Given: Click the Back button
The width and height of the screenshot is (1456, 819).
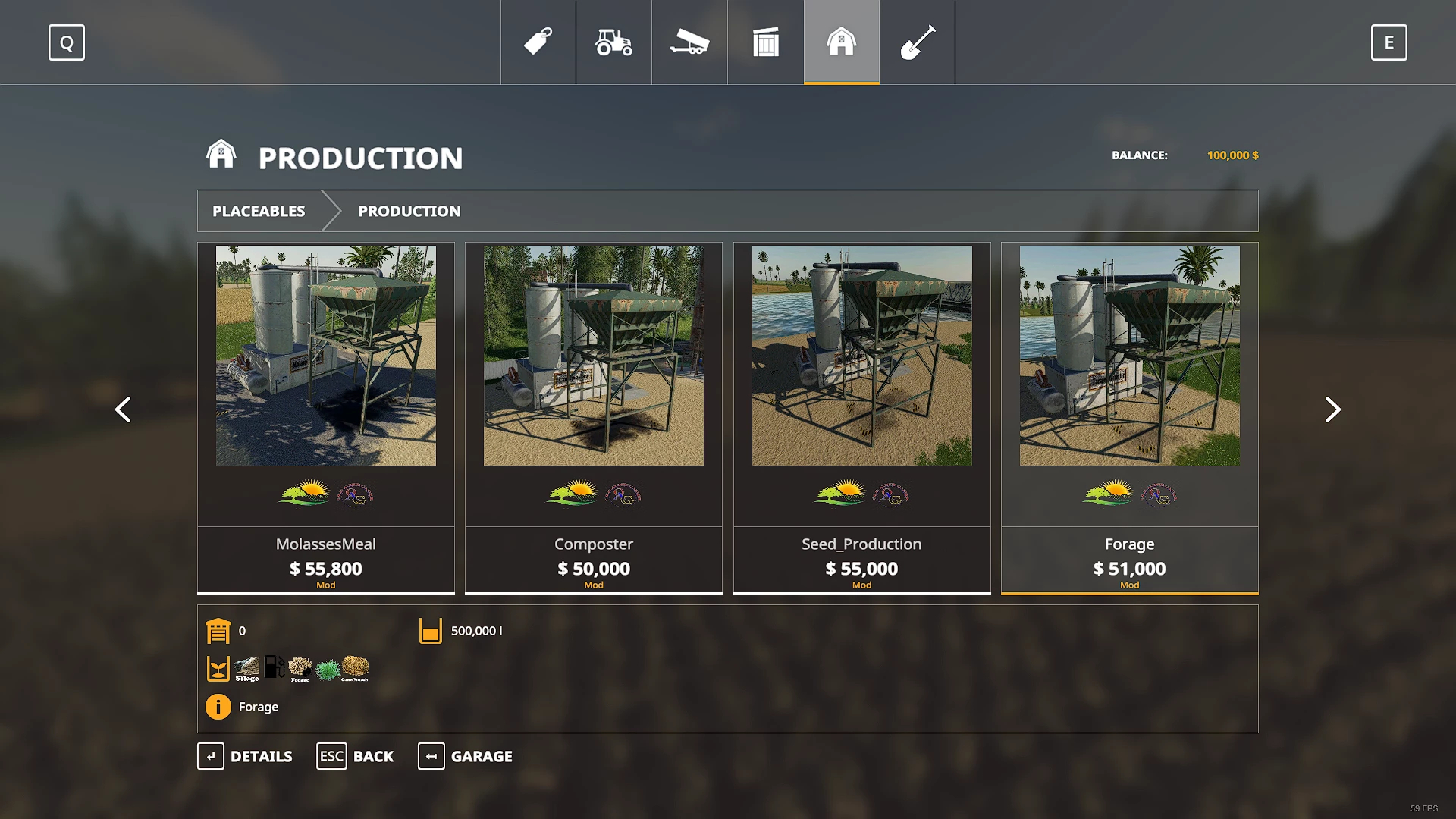Looking at the screenshot, I should click(355, 756).
